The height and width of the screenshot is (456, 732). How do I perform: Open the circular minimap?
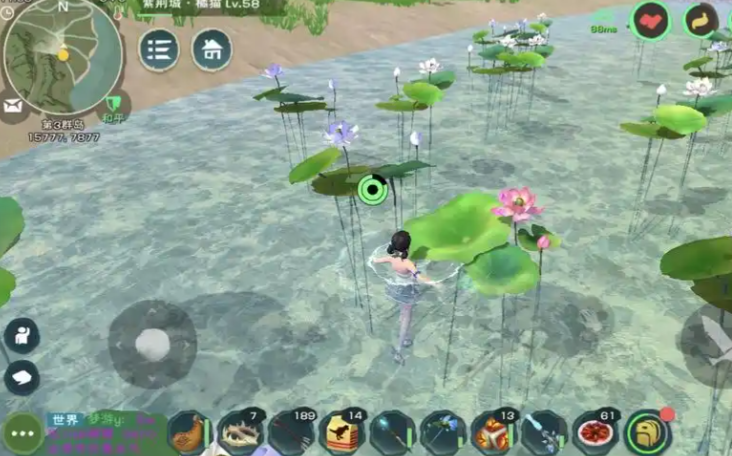(x=64, y=55)
